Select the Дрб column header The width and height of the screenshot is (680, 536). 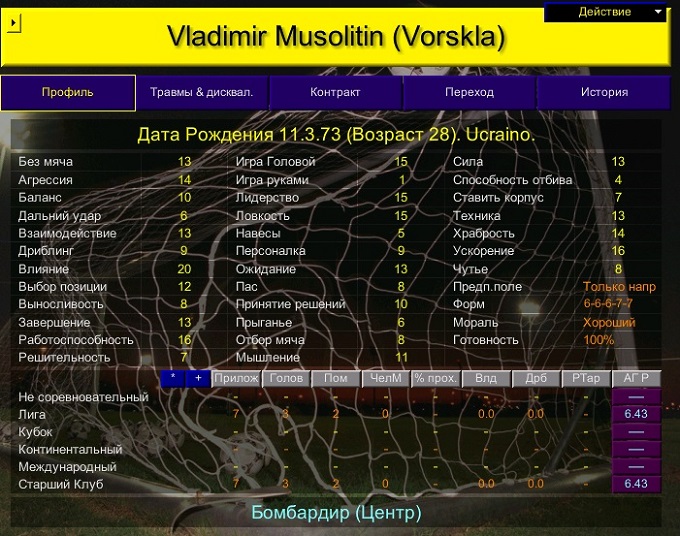coord(536,379)
